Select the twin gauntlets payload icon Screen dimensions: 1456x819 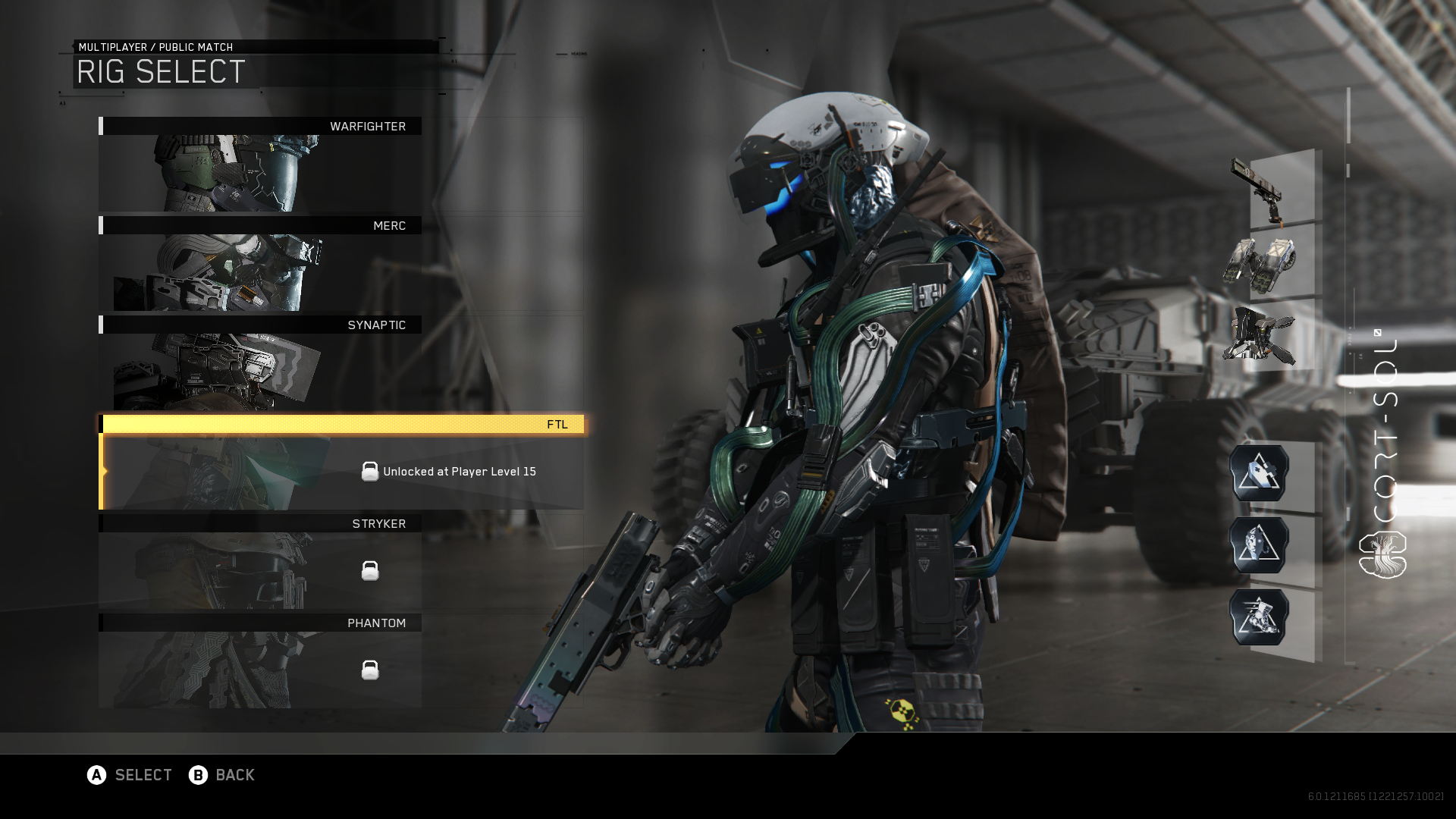tap(1260, 264)
